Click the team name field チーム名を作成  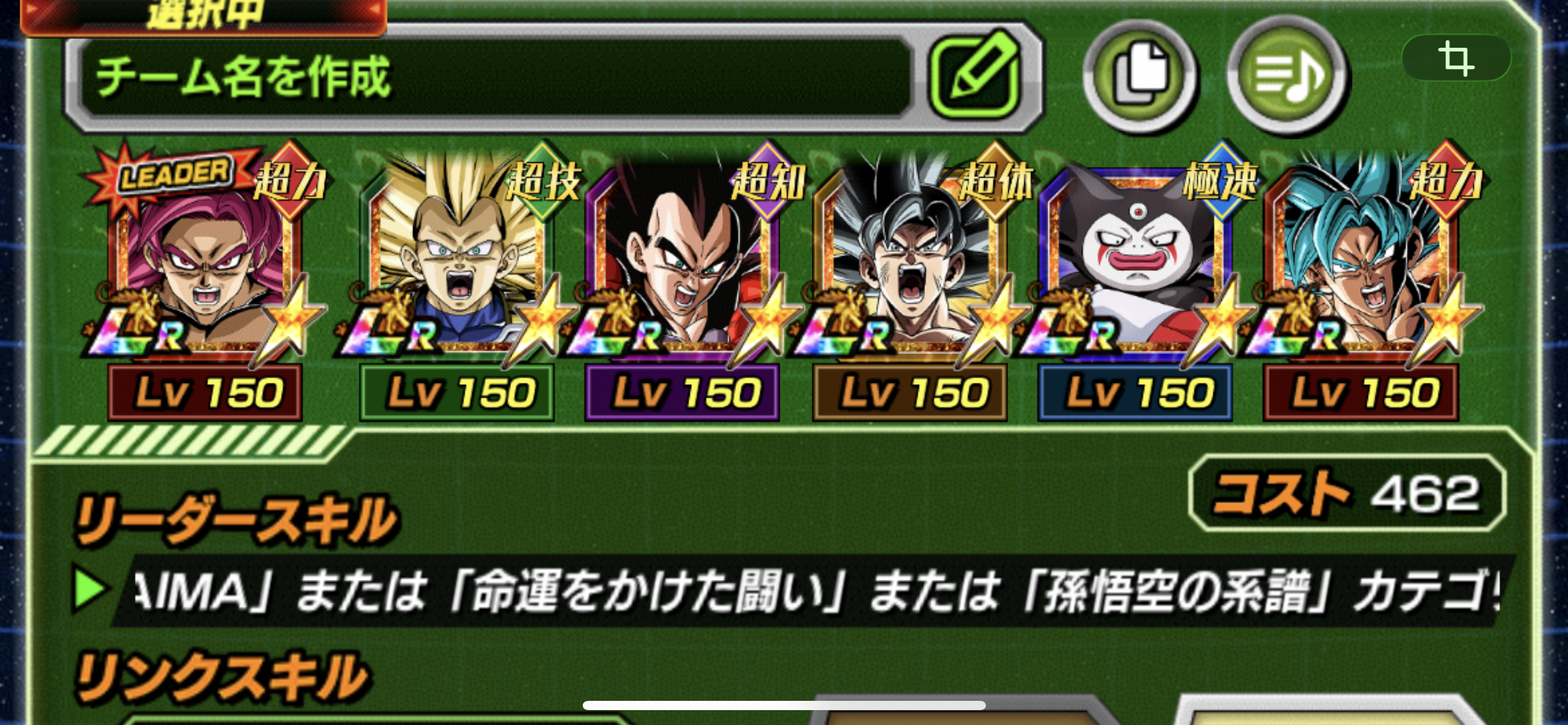pyautogui.click(x=495, y=77)
